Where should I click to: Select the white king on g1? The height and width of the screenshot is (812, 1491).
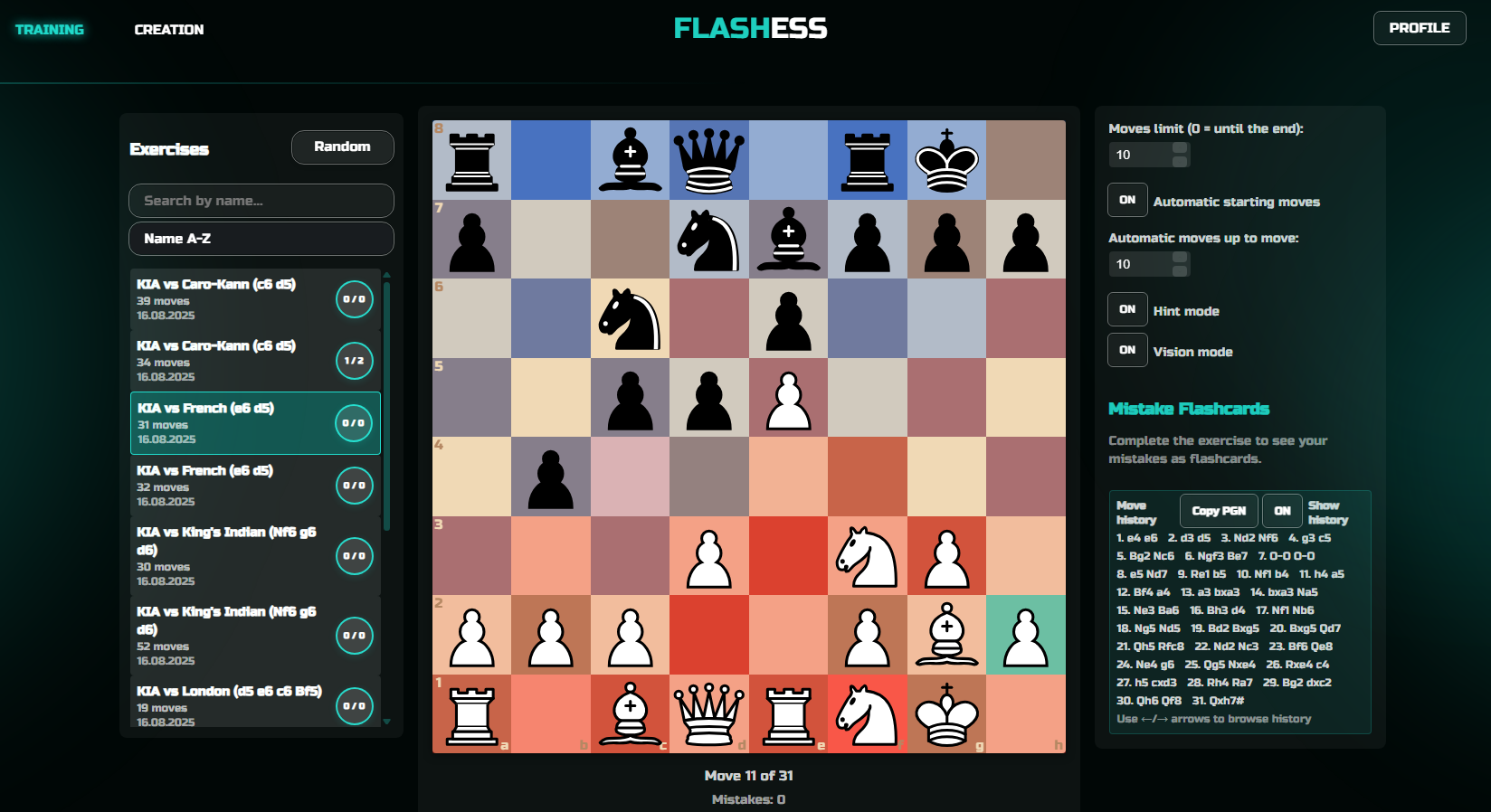946,714
